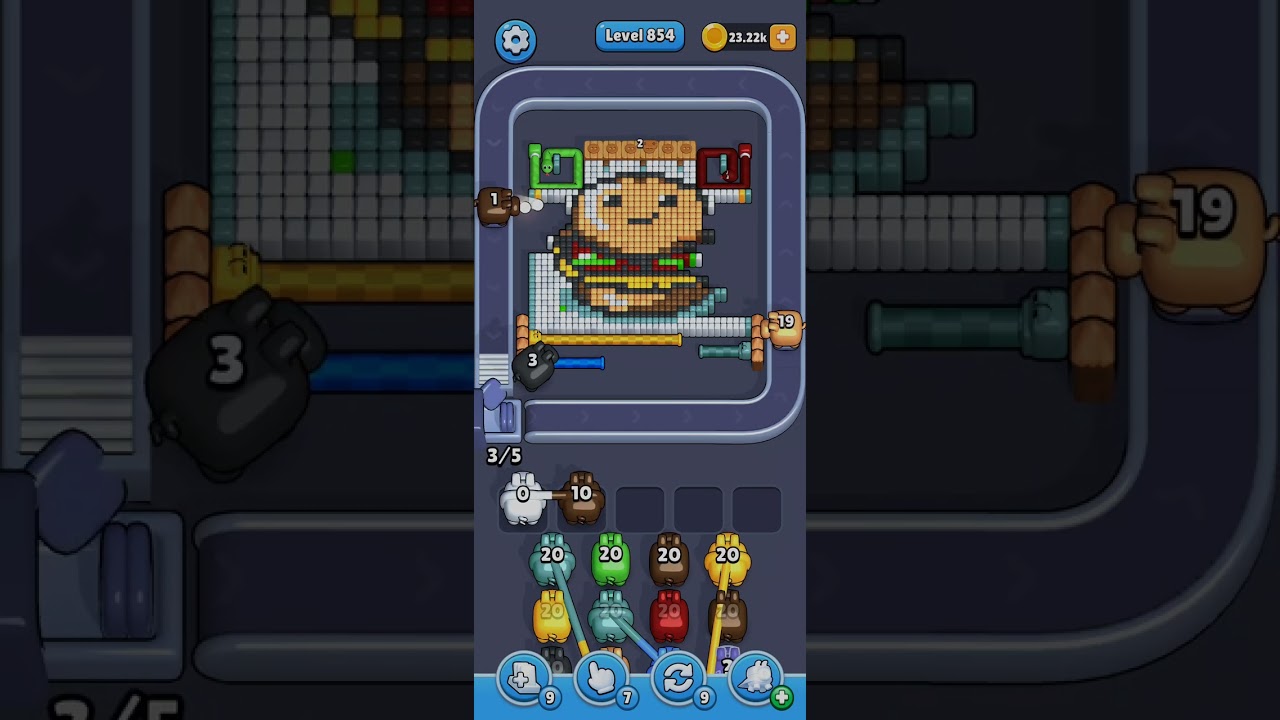Select the top-row yellow 20 bunny
Viewport: 1280px width, 720px height.
tap(727, 560)
